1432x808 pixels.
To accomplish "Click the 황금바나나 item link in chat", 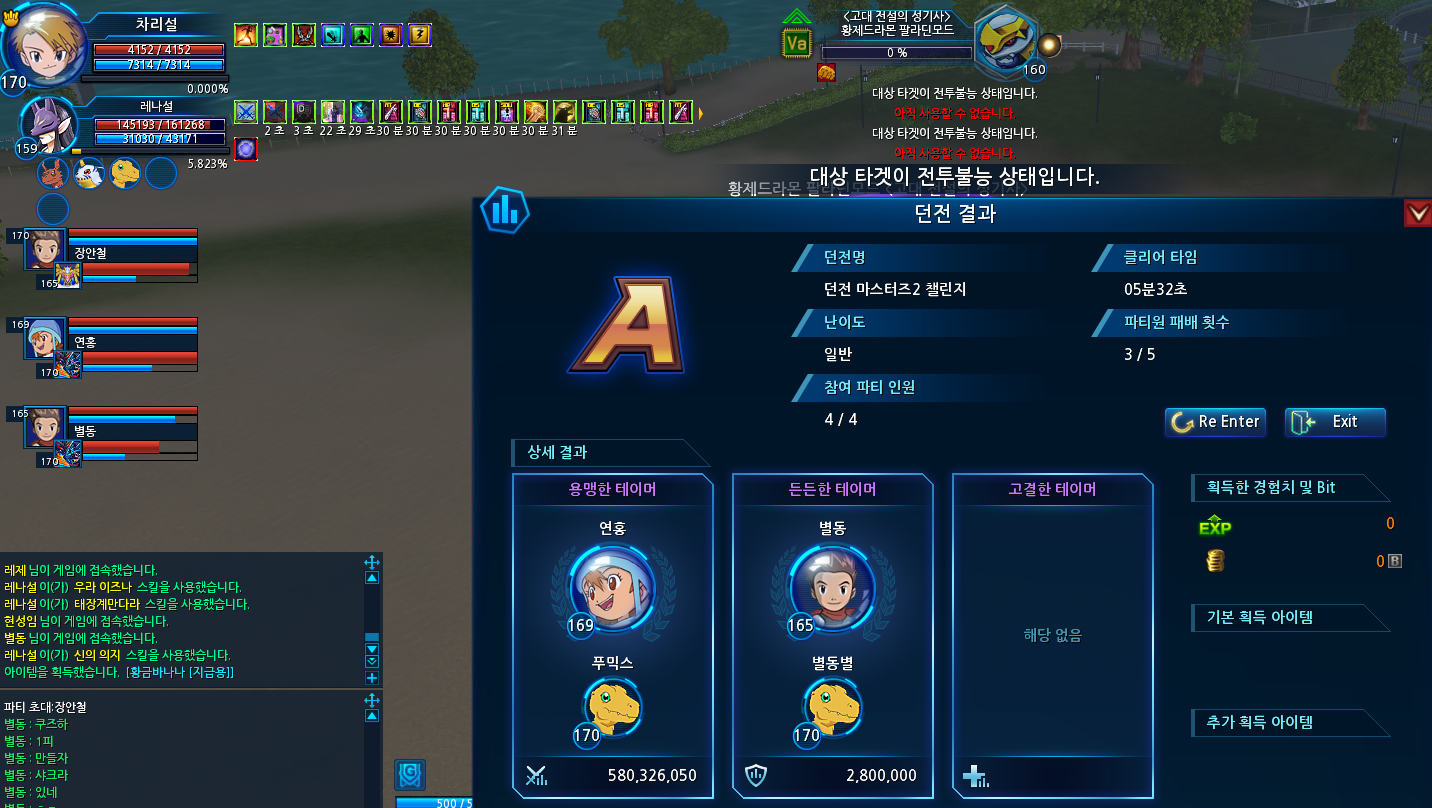I will tap(180, 672).
